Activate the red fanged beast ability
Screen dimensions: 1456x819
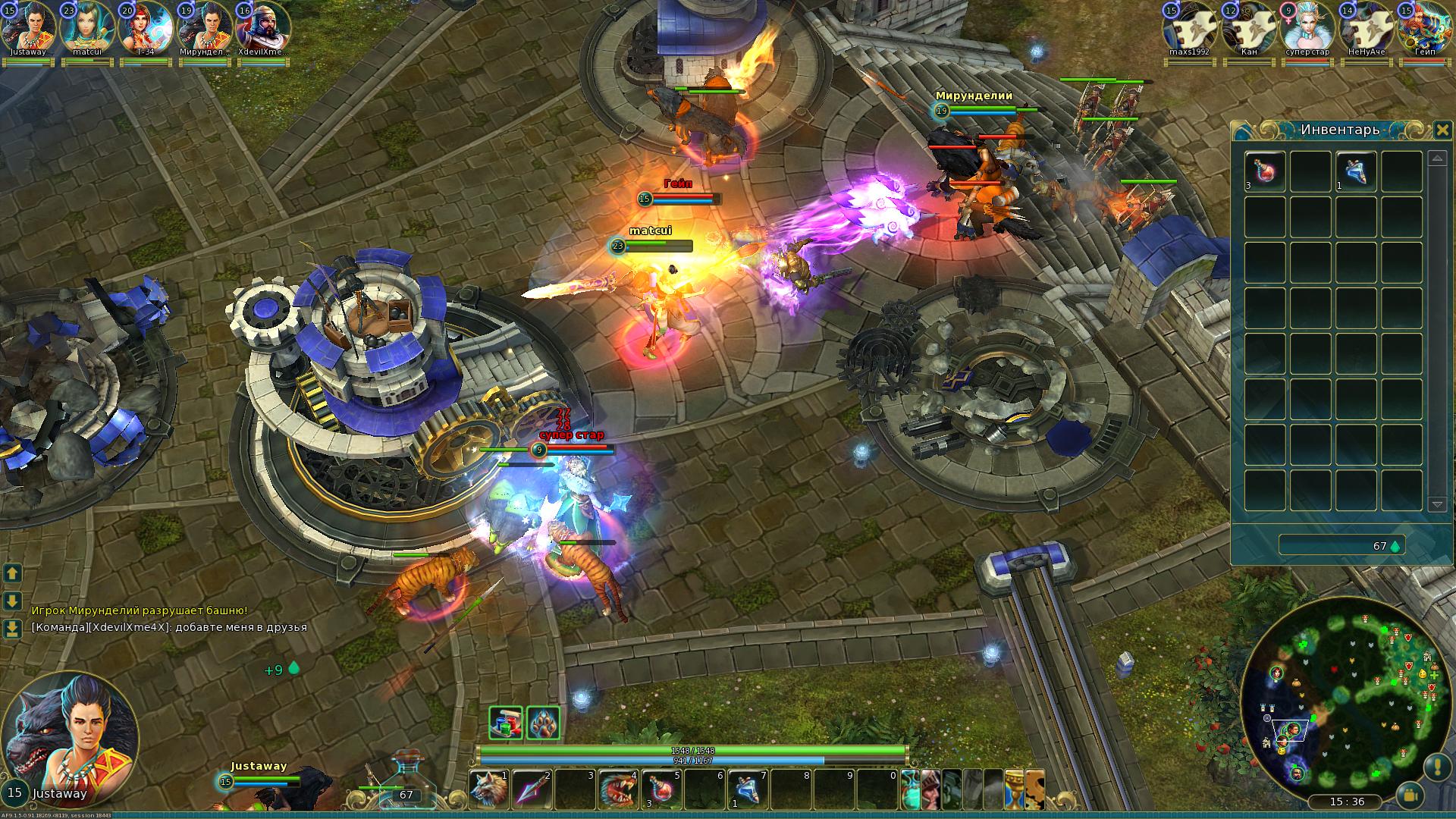(617, 790)
